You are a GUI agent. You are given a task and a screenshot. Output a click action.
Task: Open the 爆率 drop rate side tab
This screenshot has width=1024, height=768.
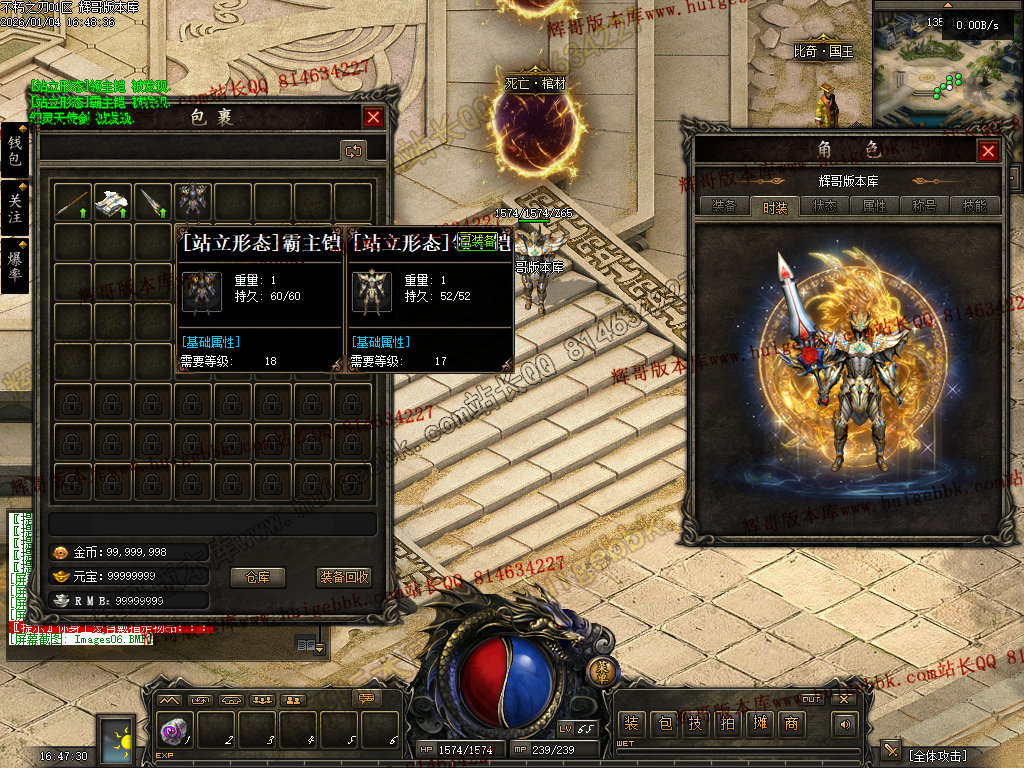tap(14, 266)
